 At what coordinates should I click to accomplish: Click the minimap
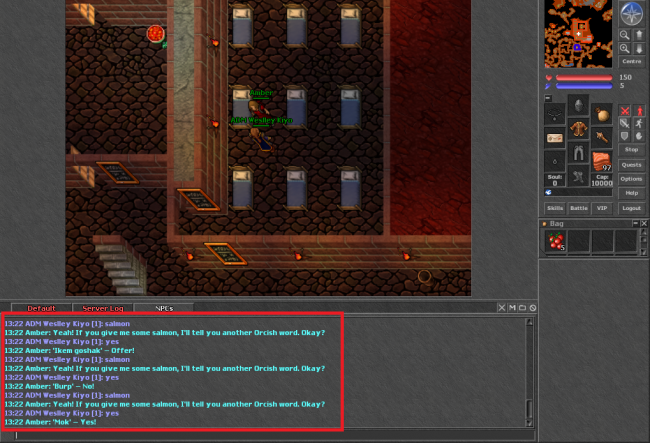tap(577, 33)
